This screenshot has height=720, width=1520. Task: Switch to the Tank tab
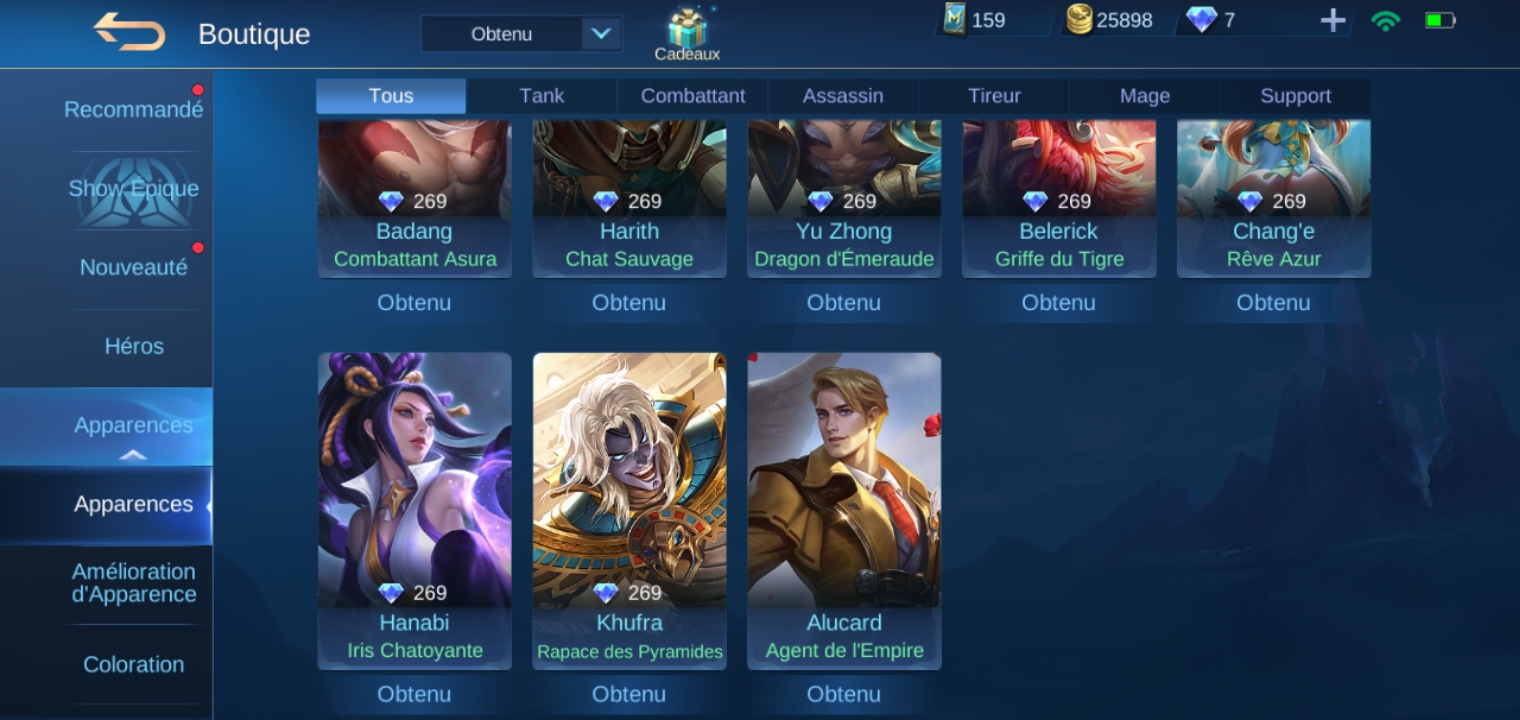pos(541,96)
